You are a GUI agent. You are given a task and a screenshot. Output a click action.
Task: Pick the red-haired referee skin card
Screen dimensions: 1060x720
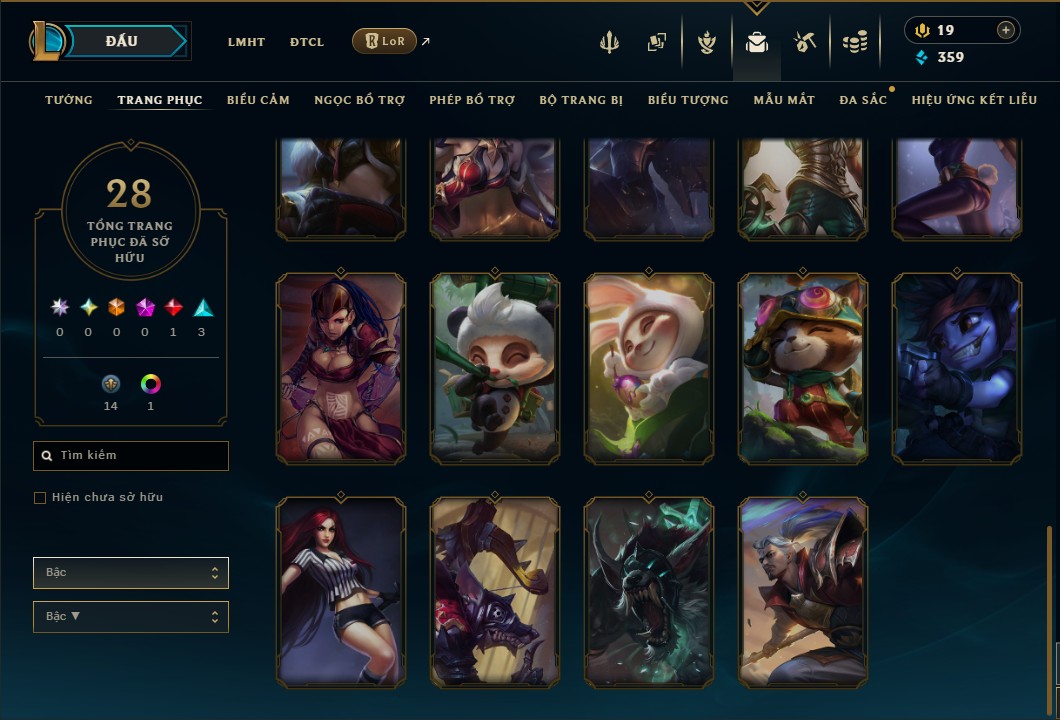click(x=341, y=592)
